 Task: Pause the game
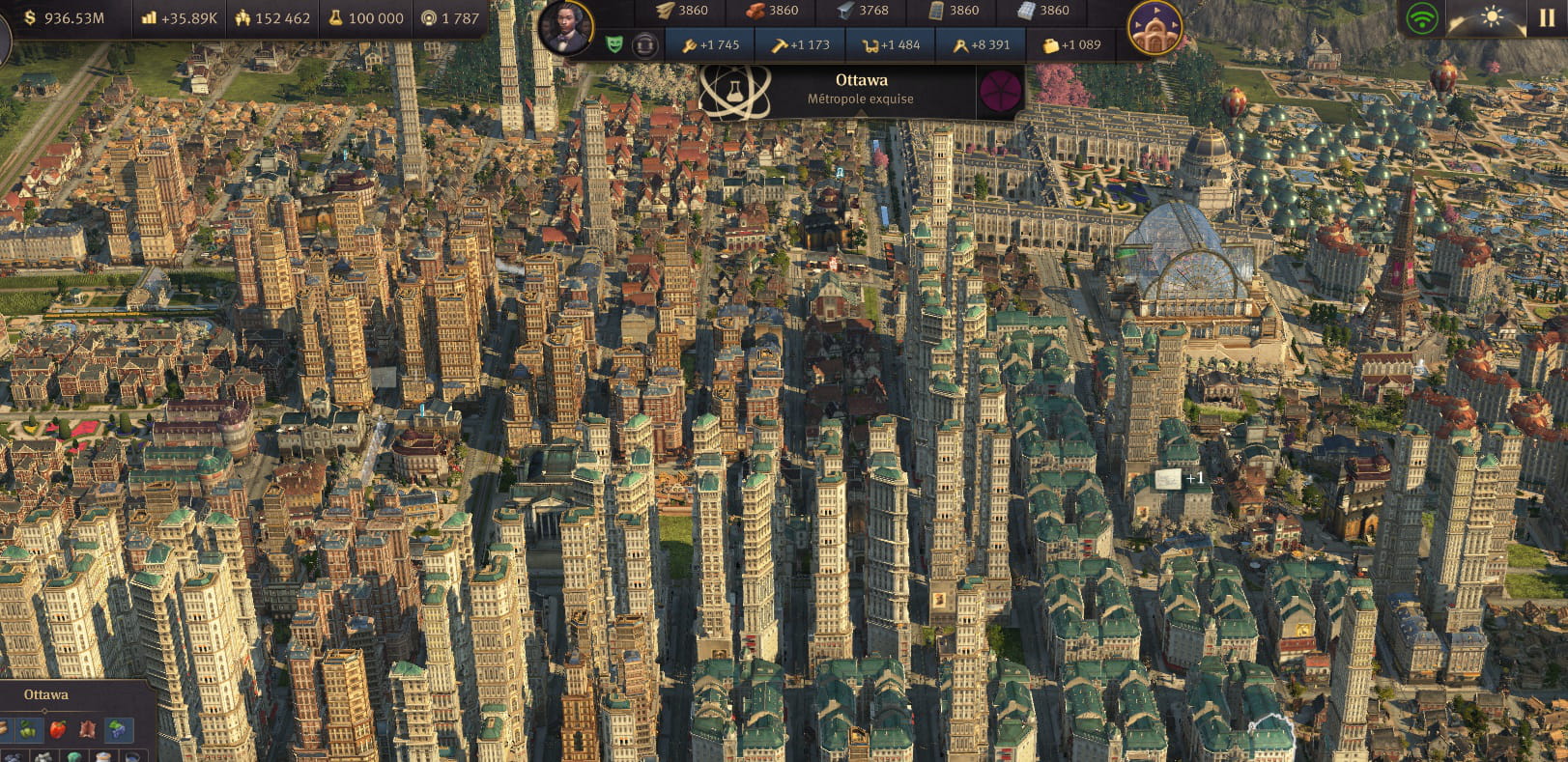point(1547,17)
